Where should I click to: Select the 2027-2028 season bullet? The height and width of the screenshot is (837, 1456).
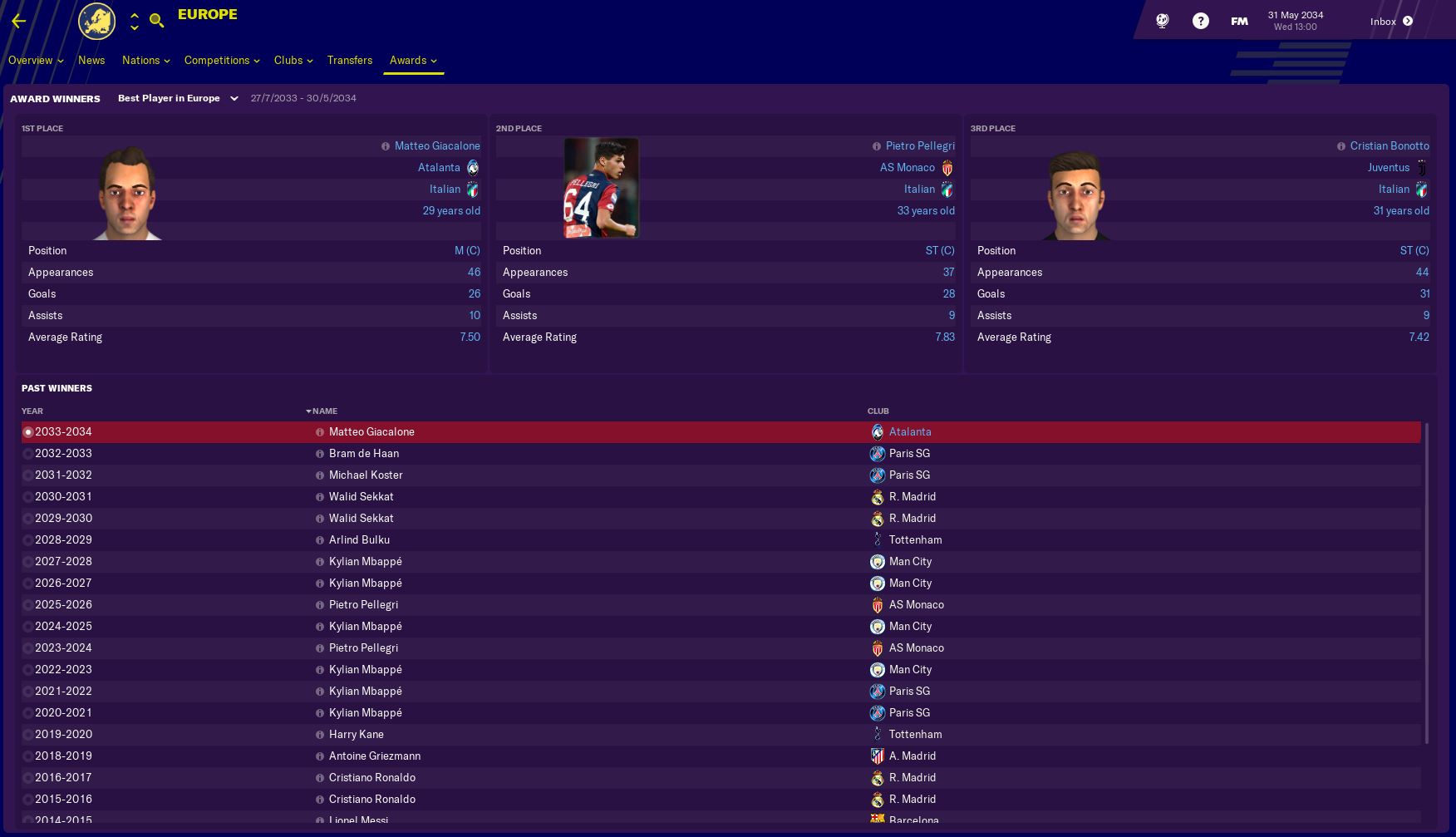click(27, 561)
